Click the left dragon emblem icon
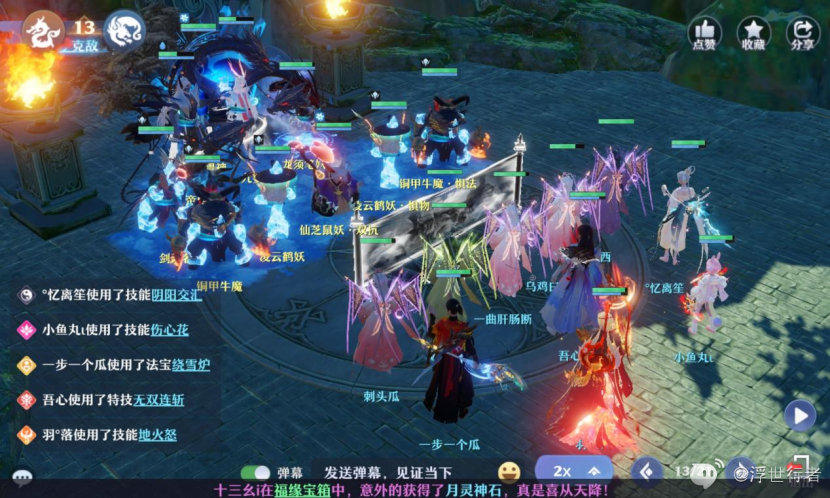Viewport: 830px width, 498px height. (x=42, y=29)
